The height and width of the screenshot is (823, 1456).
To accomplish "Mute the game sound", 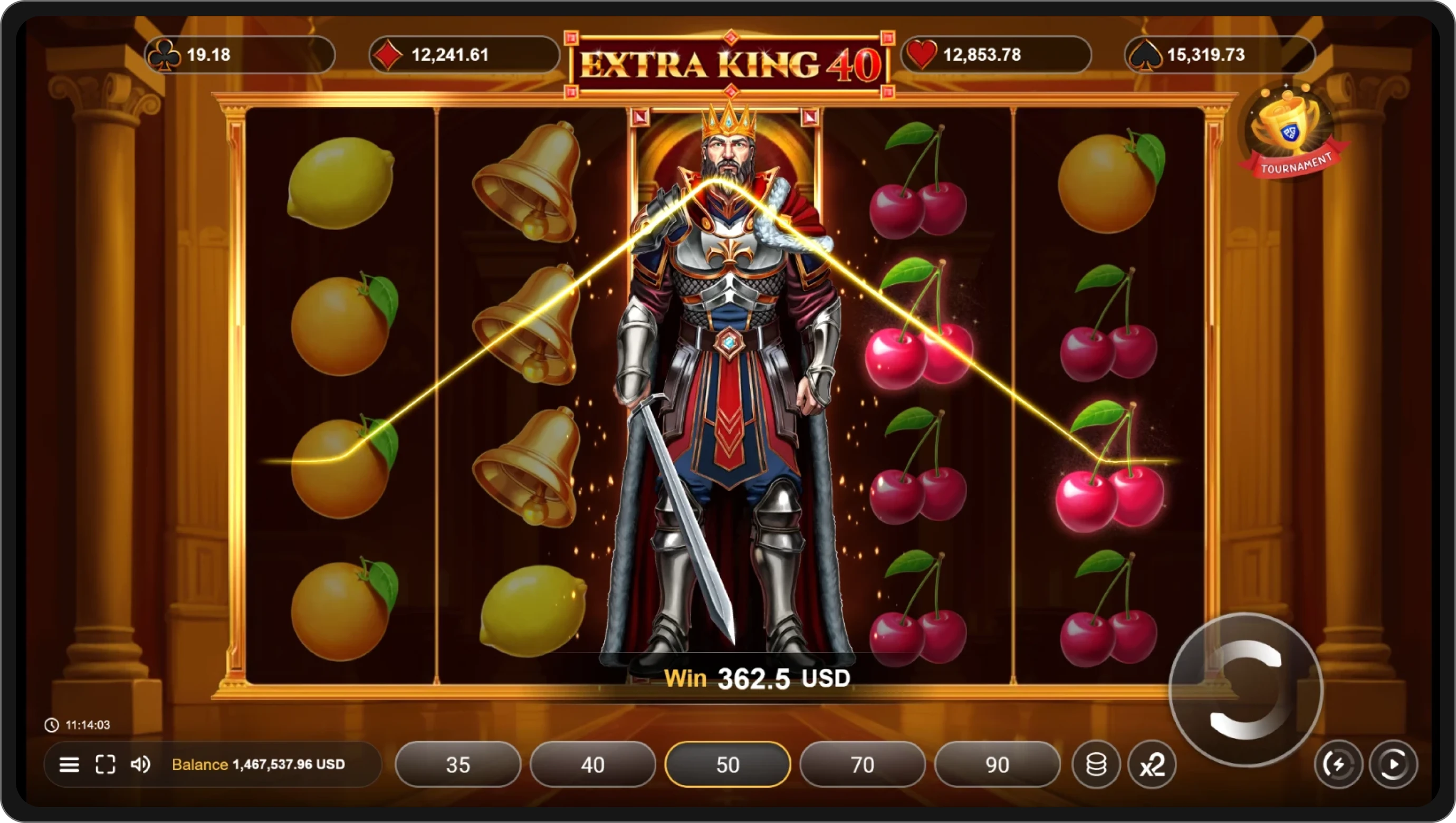I will click(141, 764).
